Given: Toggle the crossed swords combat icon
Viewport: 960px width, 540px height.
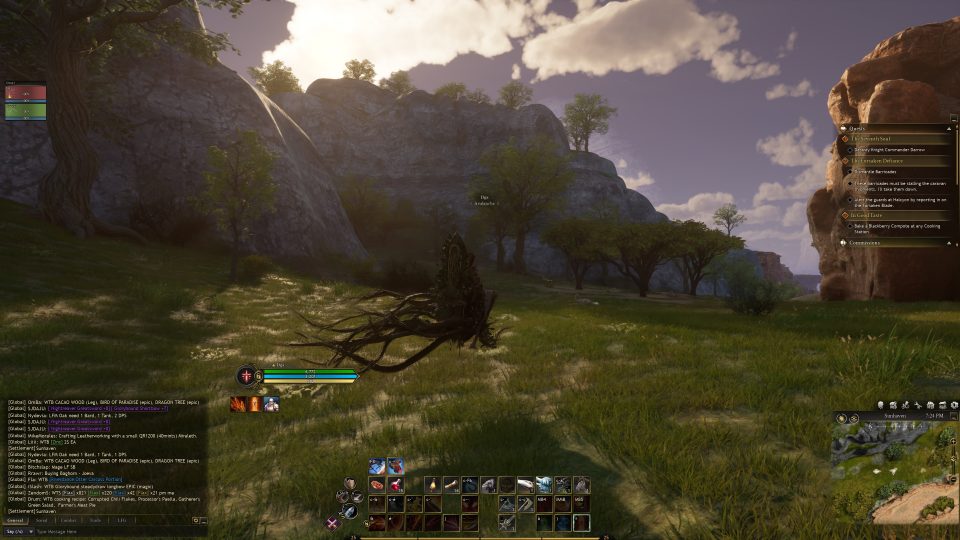Looking at the screenshot, I should [334, 522].
